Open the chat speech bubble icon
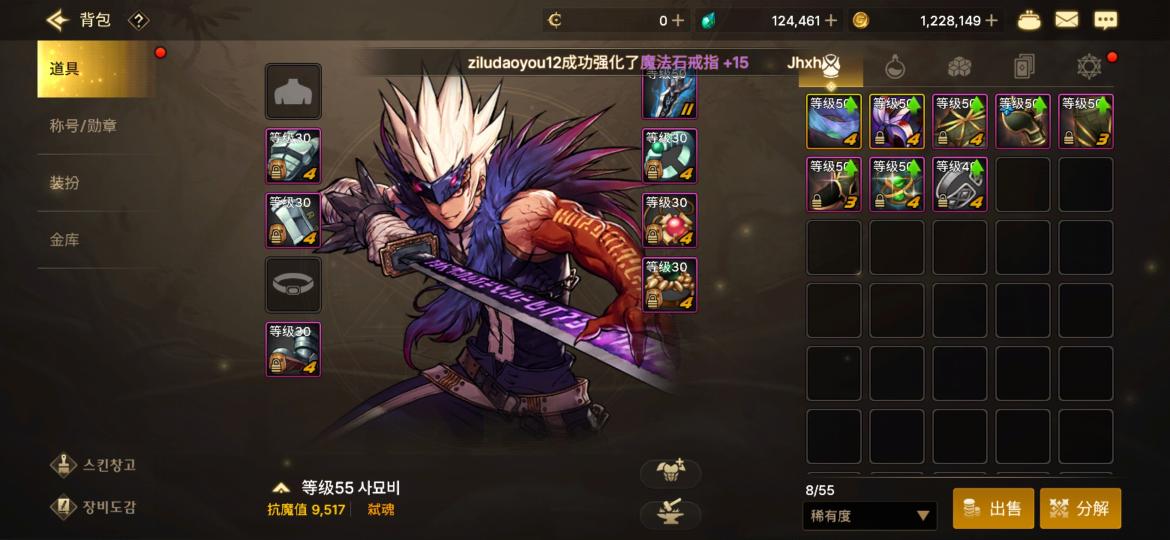Viewport: 1170px width, 540px height. click(1105, 20)
